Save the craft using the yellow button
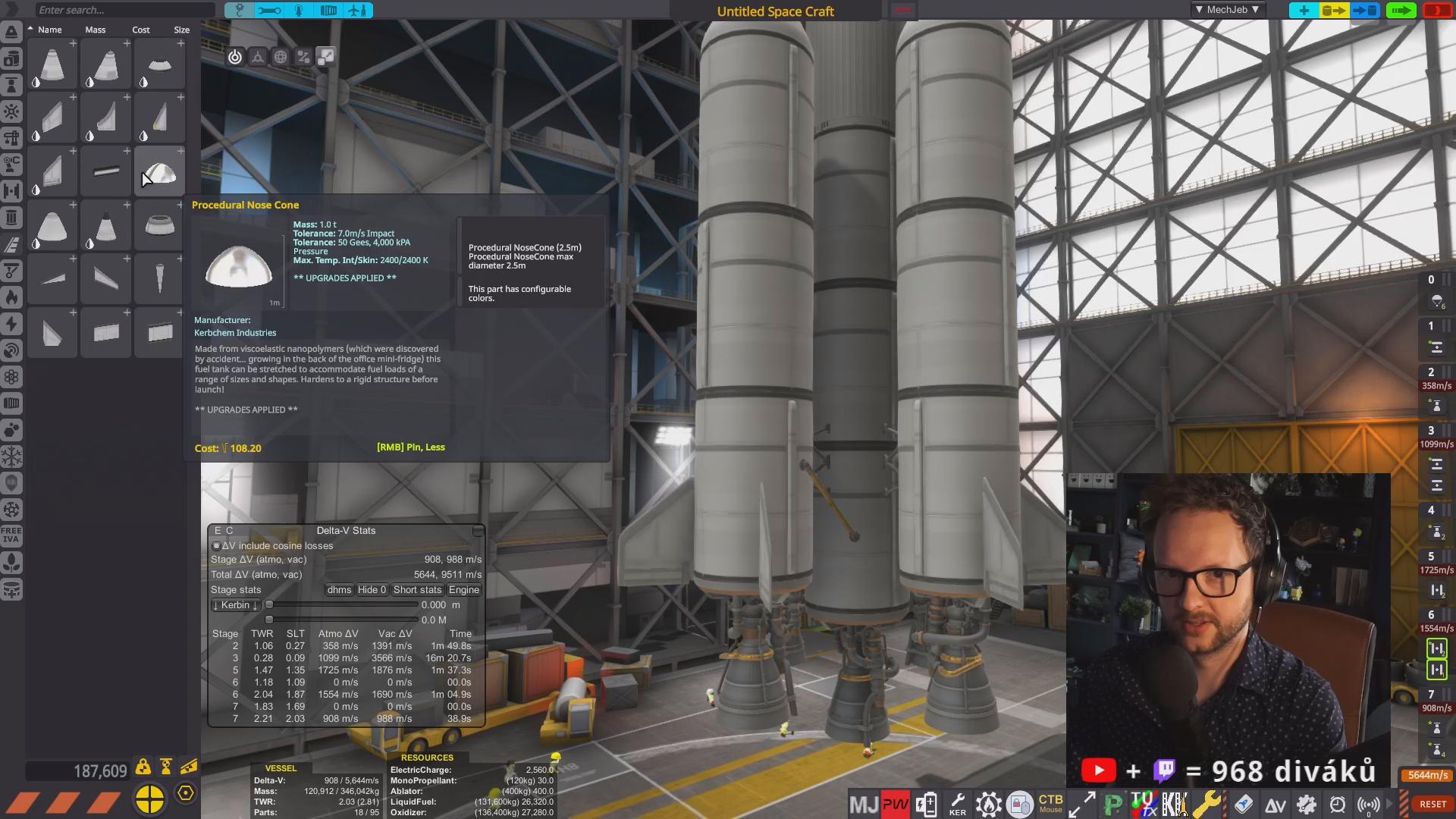Image resolution: width=1456 pixels, height=819 pixels. click(1334, 11)
